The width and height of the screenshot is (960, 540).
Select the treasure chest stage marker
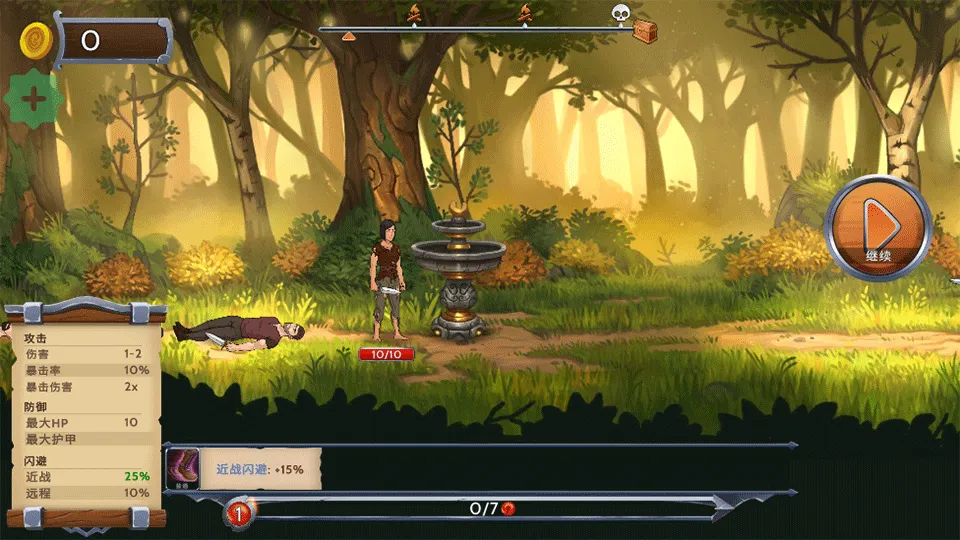coord(645,32)
